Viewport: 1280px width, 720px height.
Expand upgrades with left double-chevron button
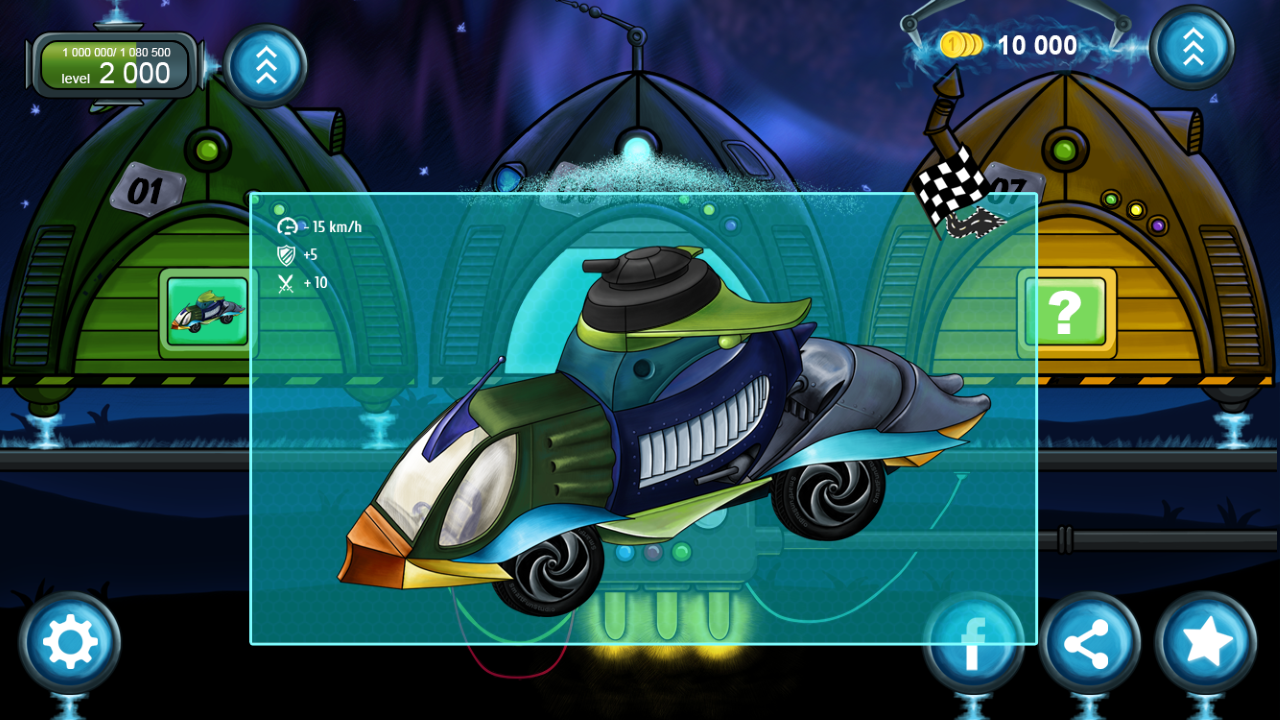coord(265,65)
